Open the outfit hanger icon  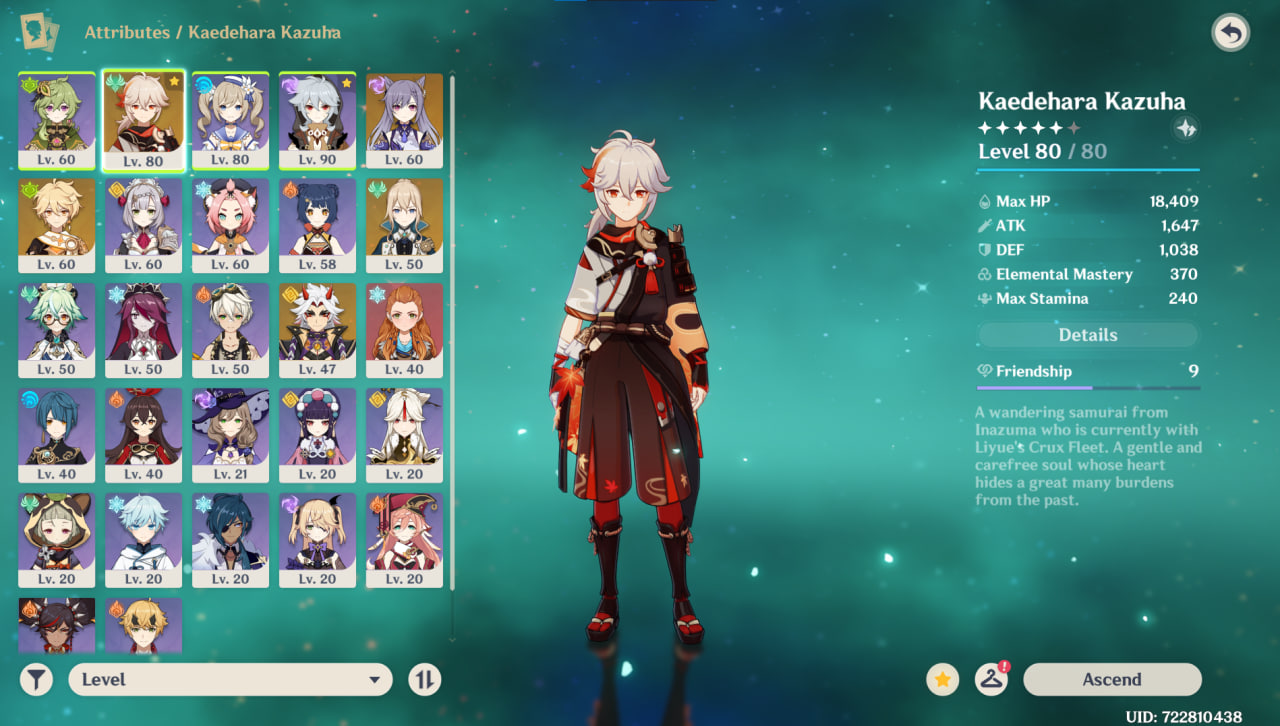coord(991,680)
